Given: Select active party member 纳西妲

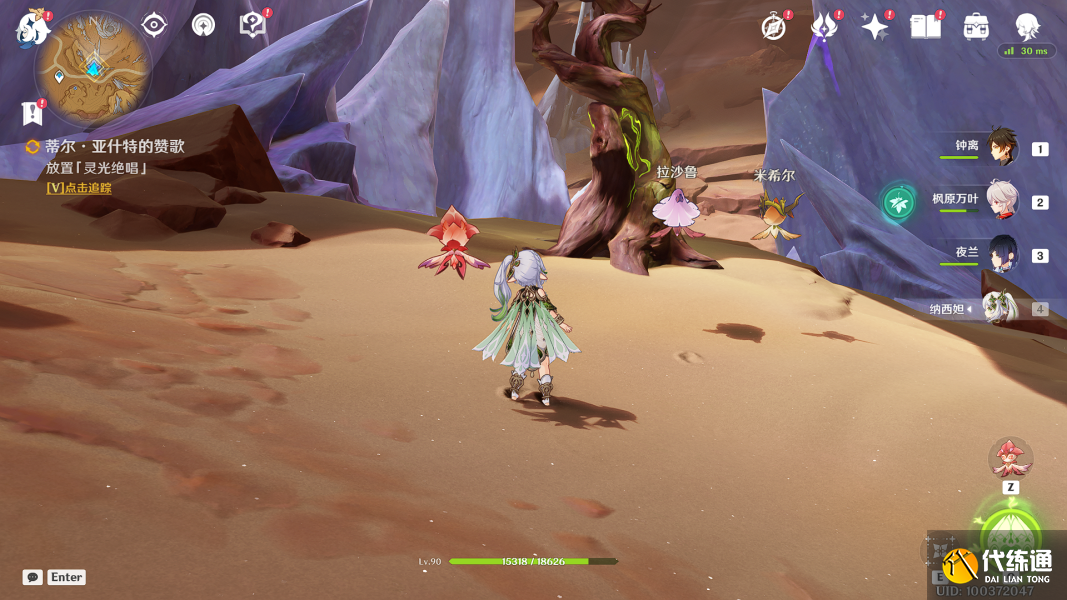Looking at the screenshot, I should (x=1001, y=308).
